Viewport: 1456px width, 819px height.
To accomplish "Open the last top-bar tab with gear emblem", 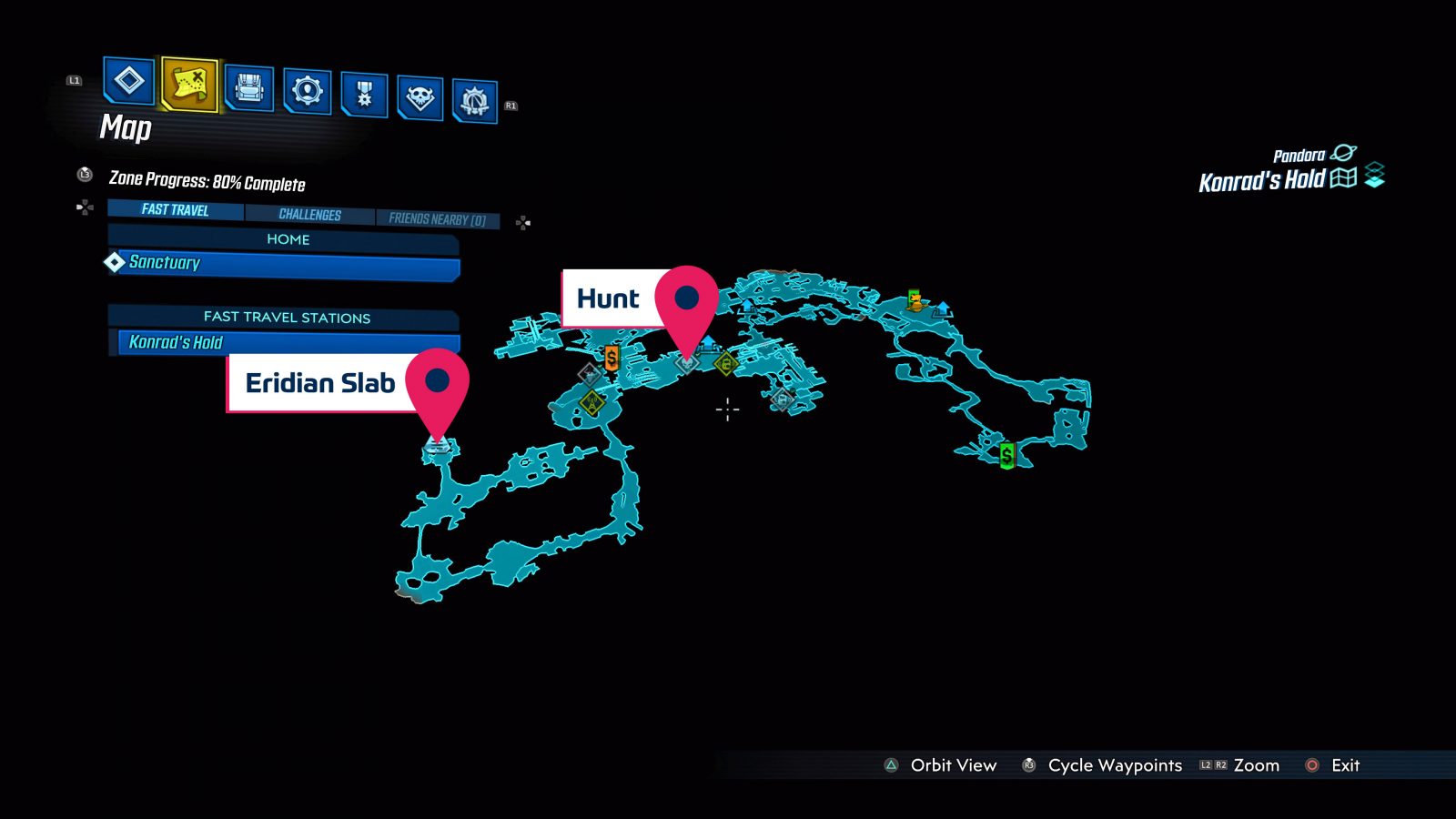I will [474, 100].
